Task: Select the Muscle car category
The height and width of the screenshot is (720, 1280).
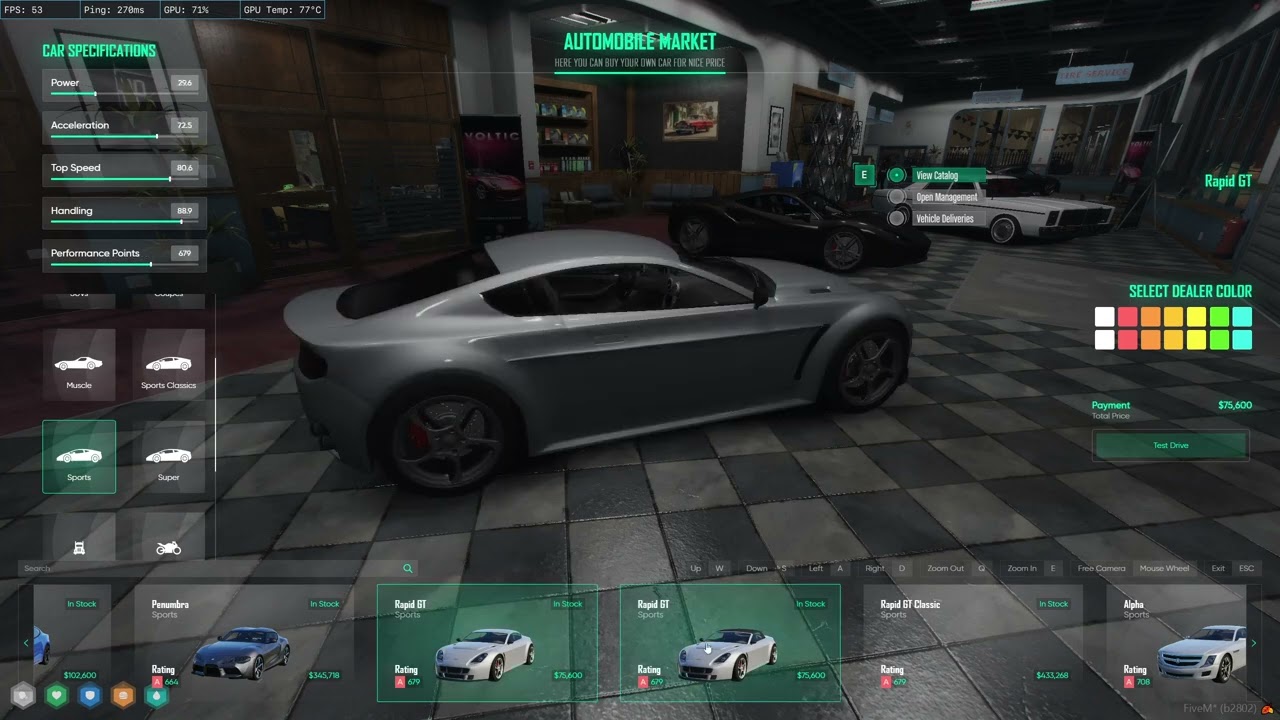Action: [x=79, y=366]
